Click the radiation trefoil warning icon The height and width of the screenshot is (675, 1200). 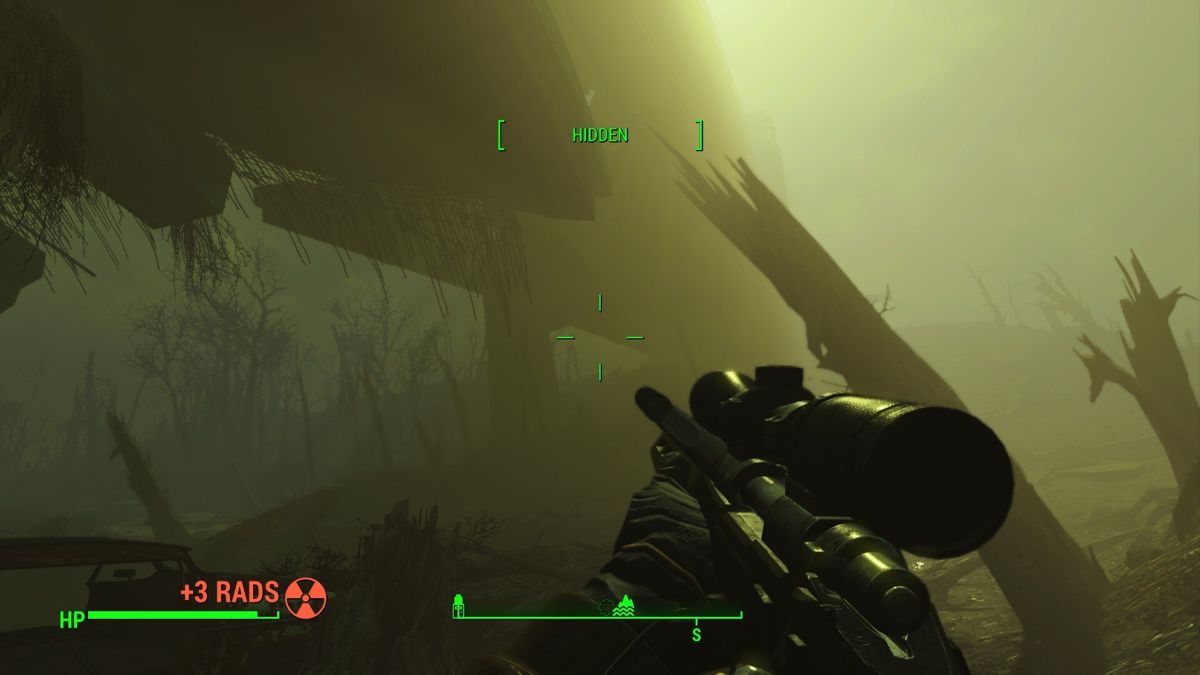pyautogui.click(x=305, y=597)
